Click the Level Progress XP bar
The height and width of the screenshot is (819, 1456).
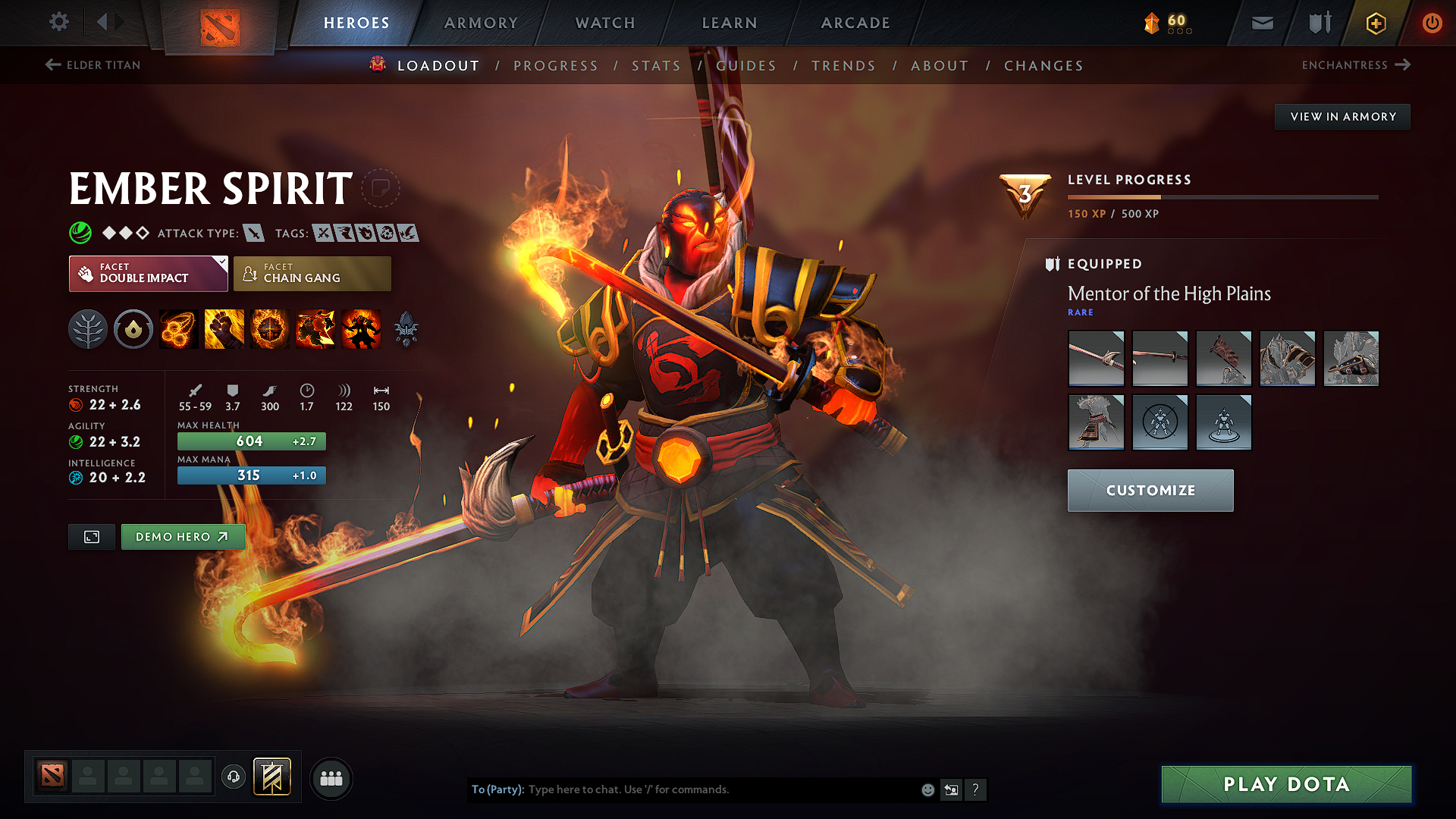point(1223,197)
